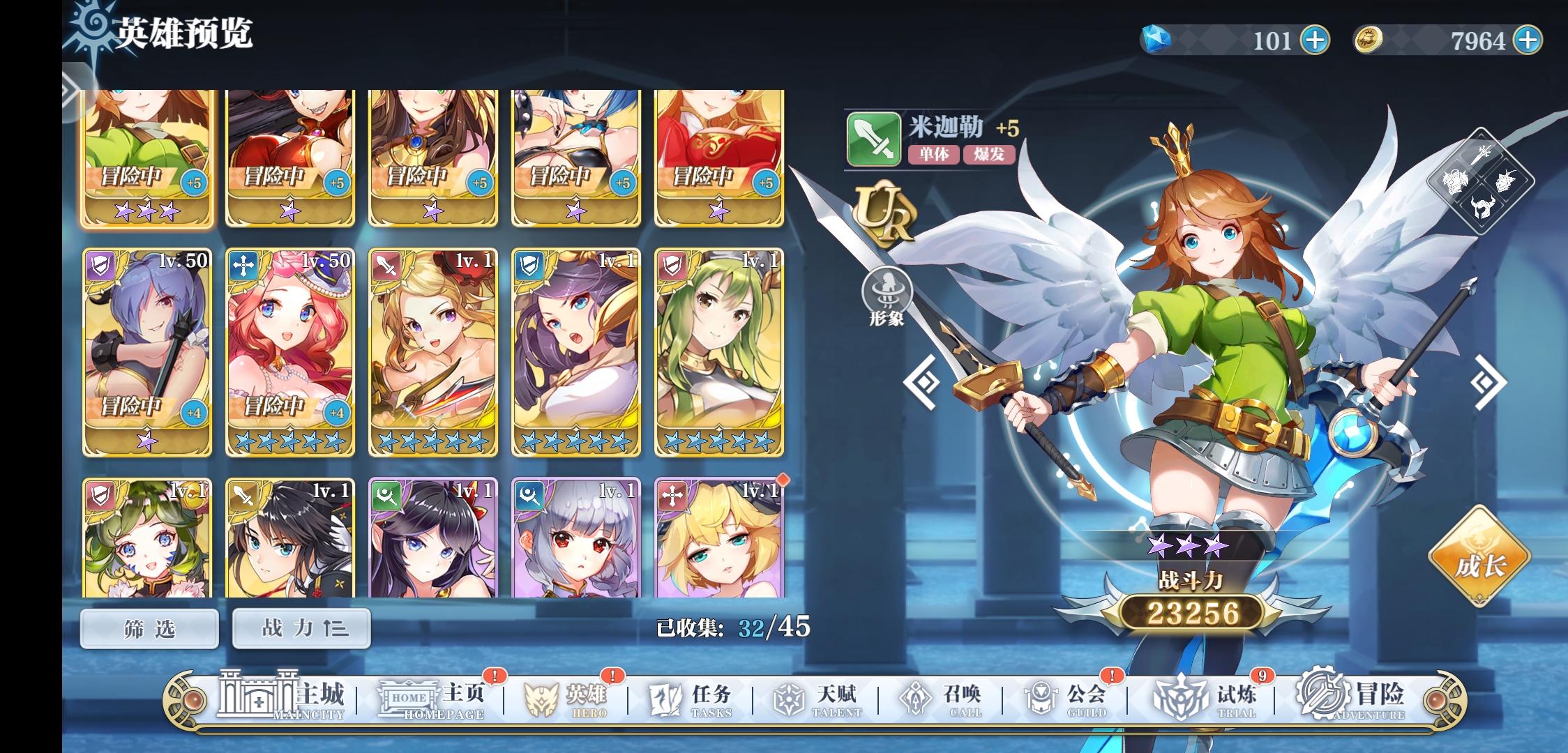Click the armor slot in the equipment diamond
This screenshot has height=753, width=1568.
tap(1455, 181)
